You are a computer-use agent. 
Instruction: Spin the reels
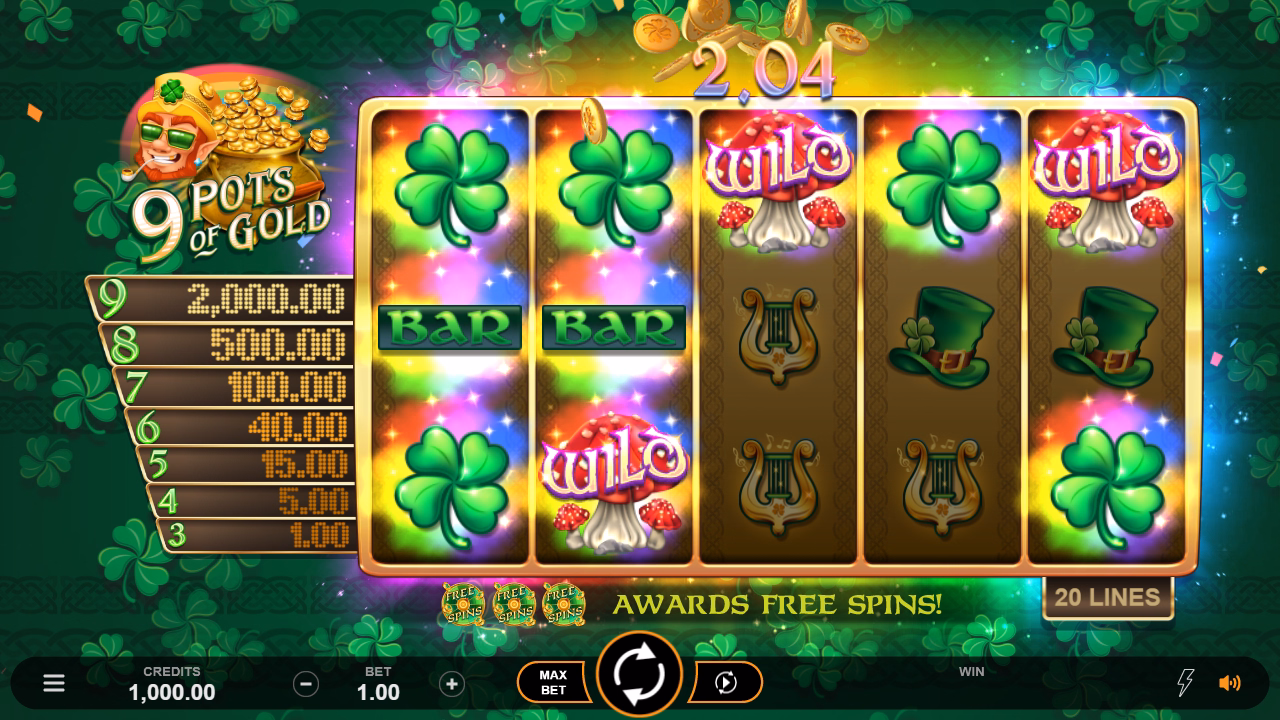pos(639,675)
